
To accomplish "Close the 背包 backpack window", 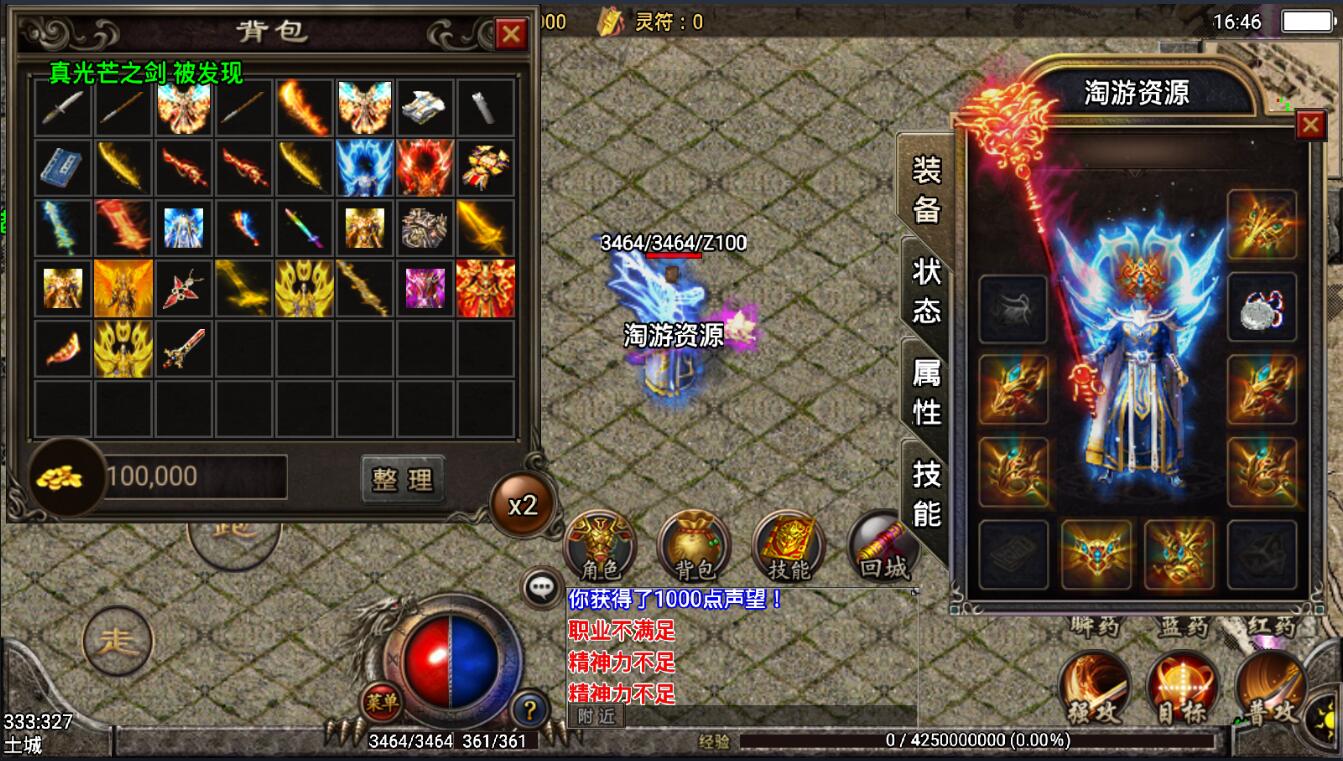I will pos(511,35).
